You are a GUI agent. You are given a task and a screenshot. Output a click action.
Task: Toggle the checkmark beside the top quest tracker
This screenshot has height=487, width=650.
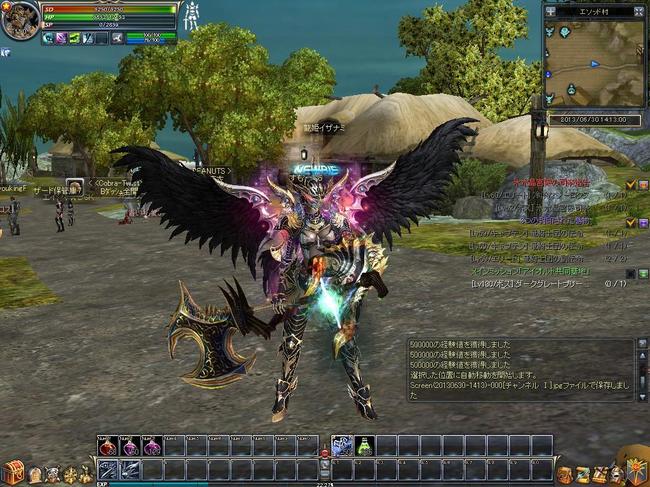[x=630, y=184]
